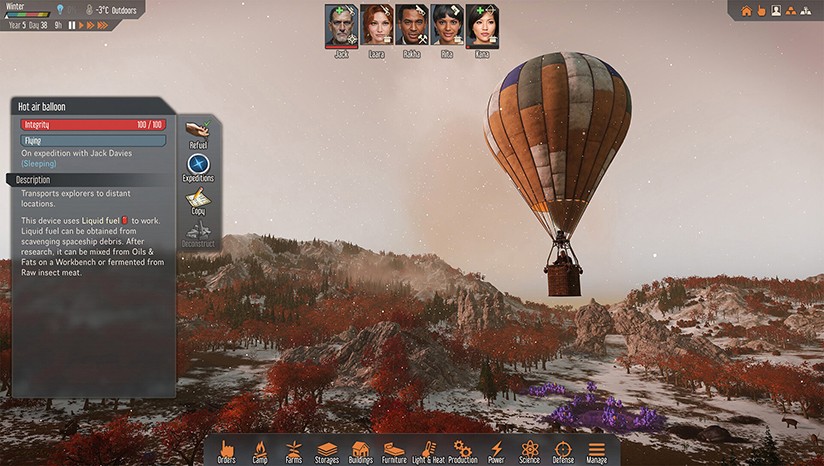
Task: Select Rita's colonist portrait
Action: click(446, 26)
